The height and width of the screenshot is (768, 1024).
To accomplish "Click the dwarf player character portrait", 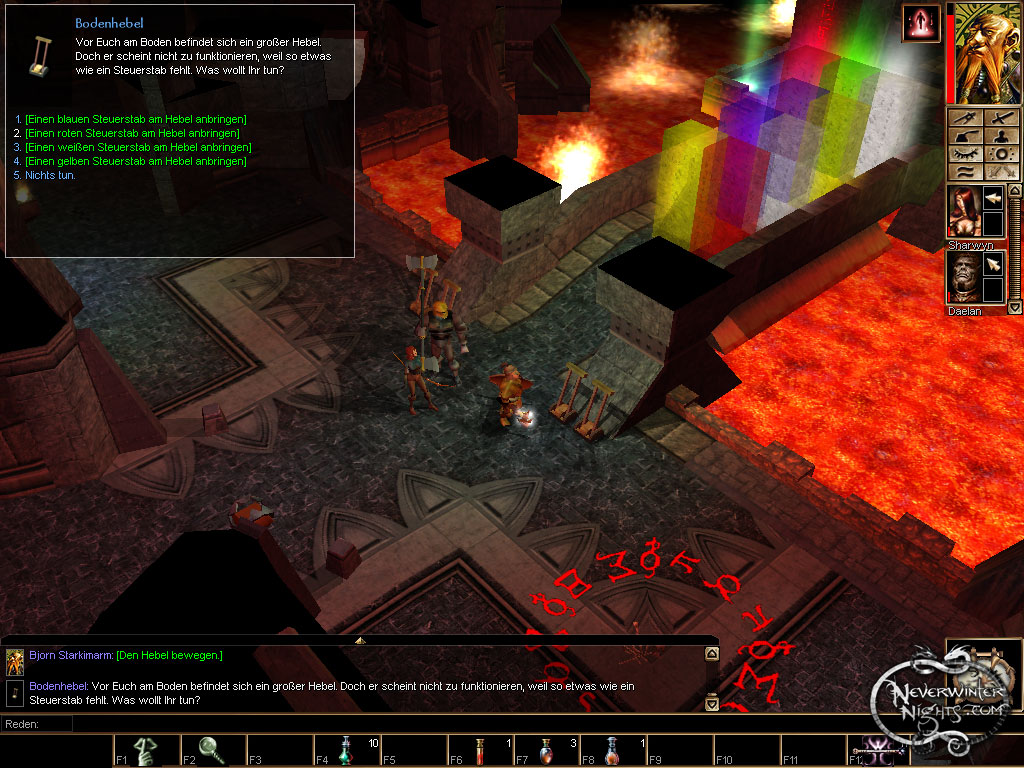I will [x=983, y=53].
